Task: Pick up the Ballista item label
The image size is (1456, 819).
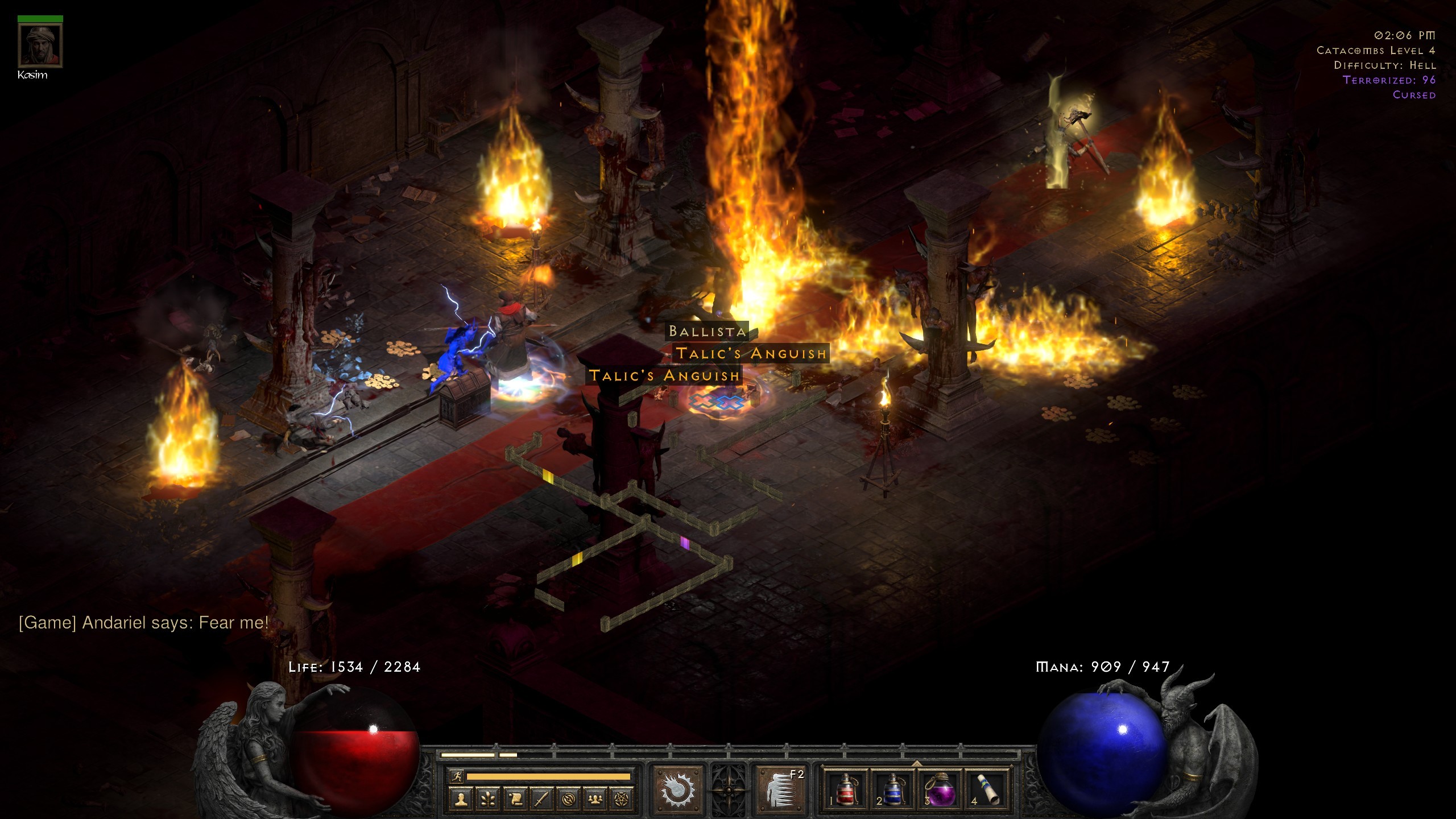Action: pos(707,331)
